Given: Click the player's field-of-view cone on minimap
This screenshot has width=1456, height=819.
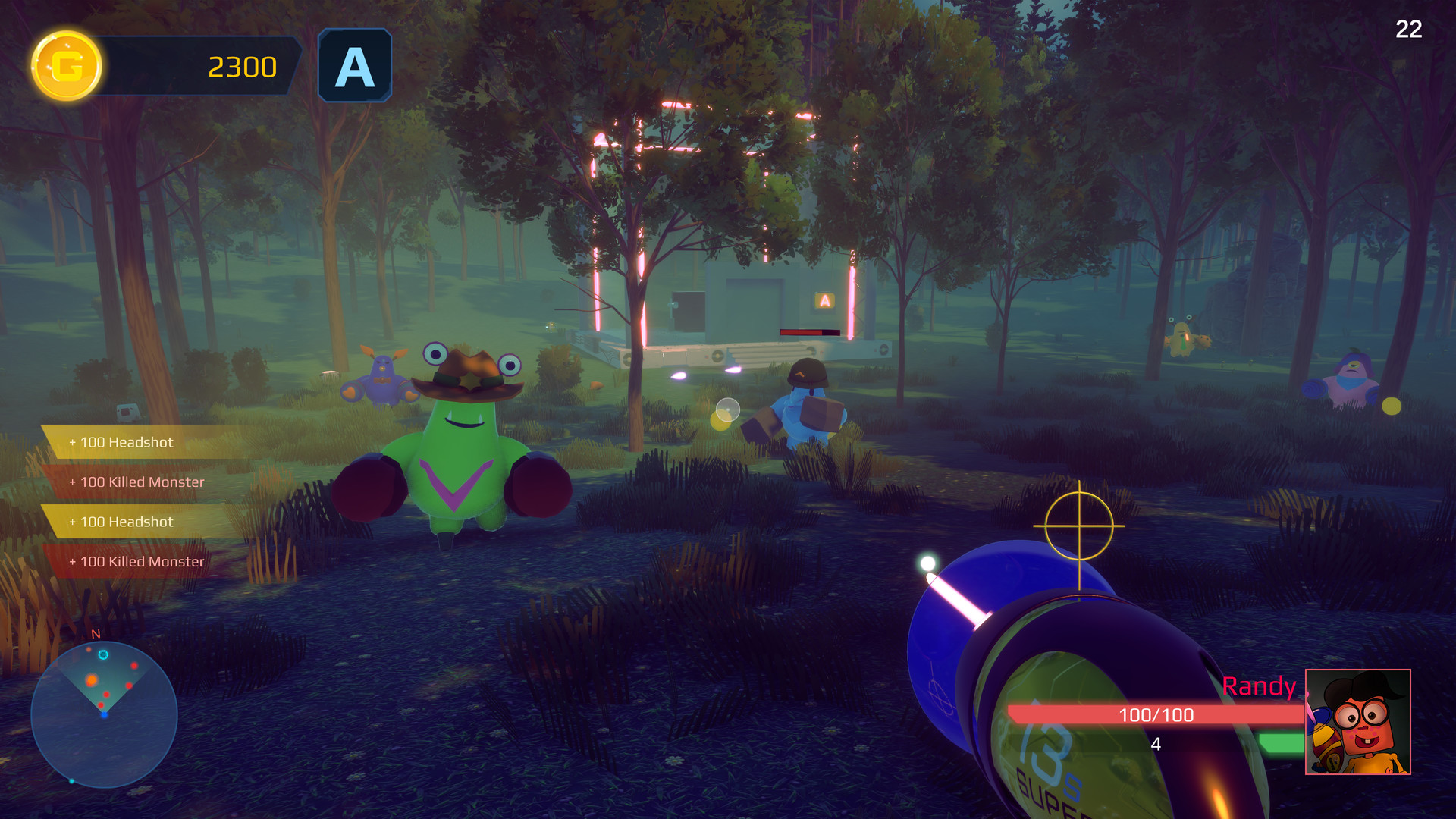Looking at the screenshot, I should tap(104, 682).
